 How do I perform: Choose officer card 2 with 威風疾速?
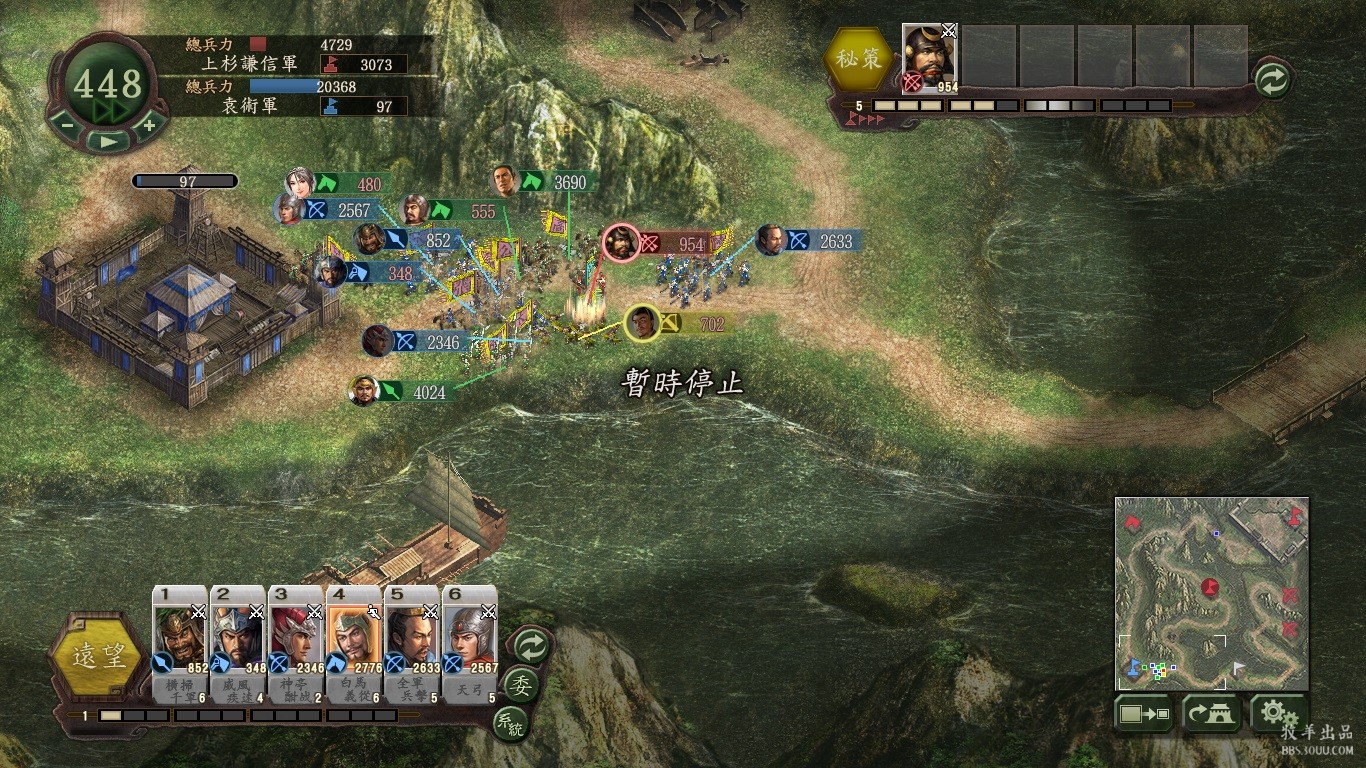click(238, 644)
